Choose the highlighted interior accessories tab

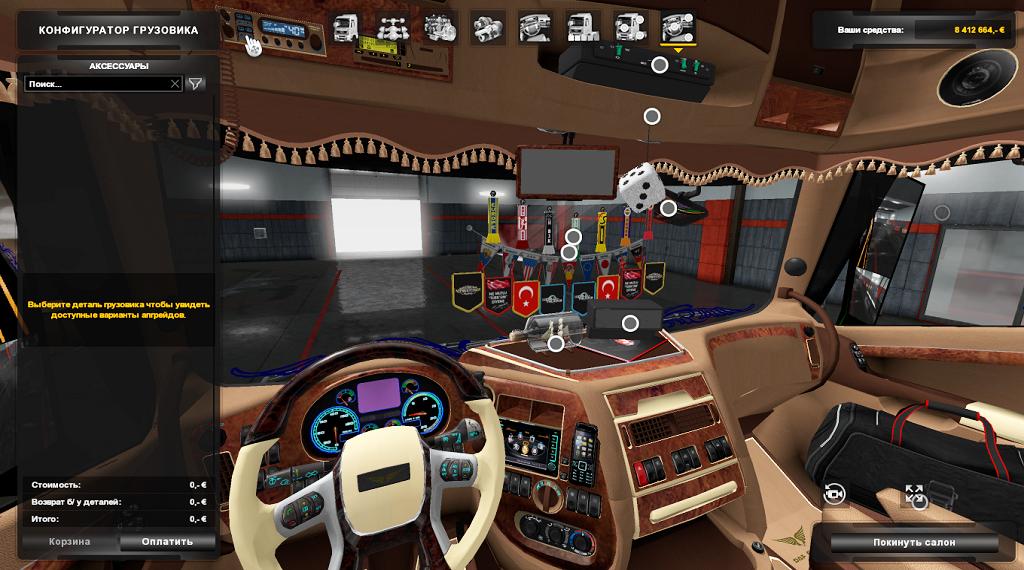coord(680,27)
